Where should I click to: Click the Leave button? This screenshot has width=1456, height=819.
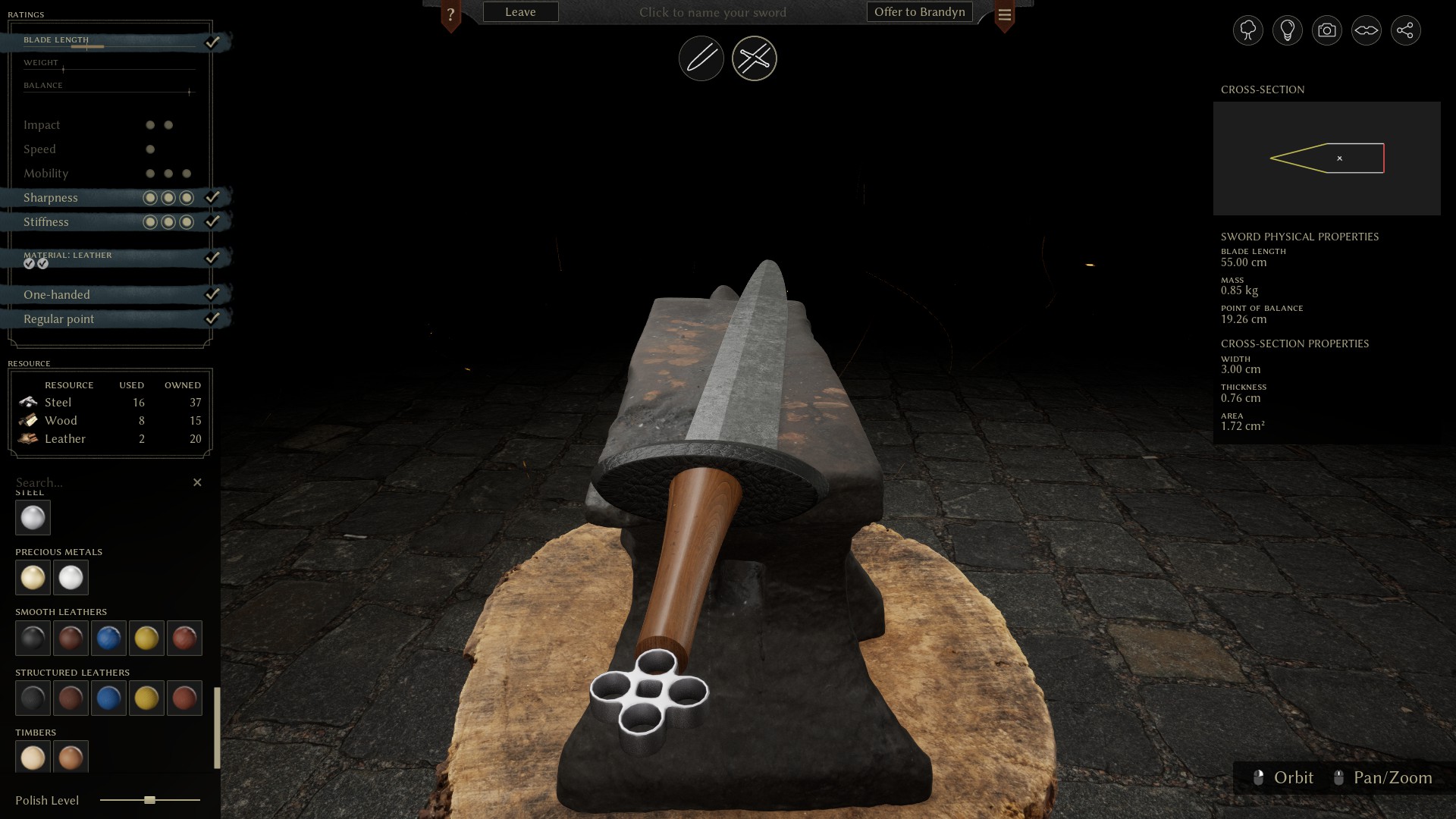[x=520, y=12]
